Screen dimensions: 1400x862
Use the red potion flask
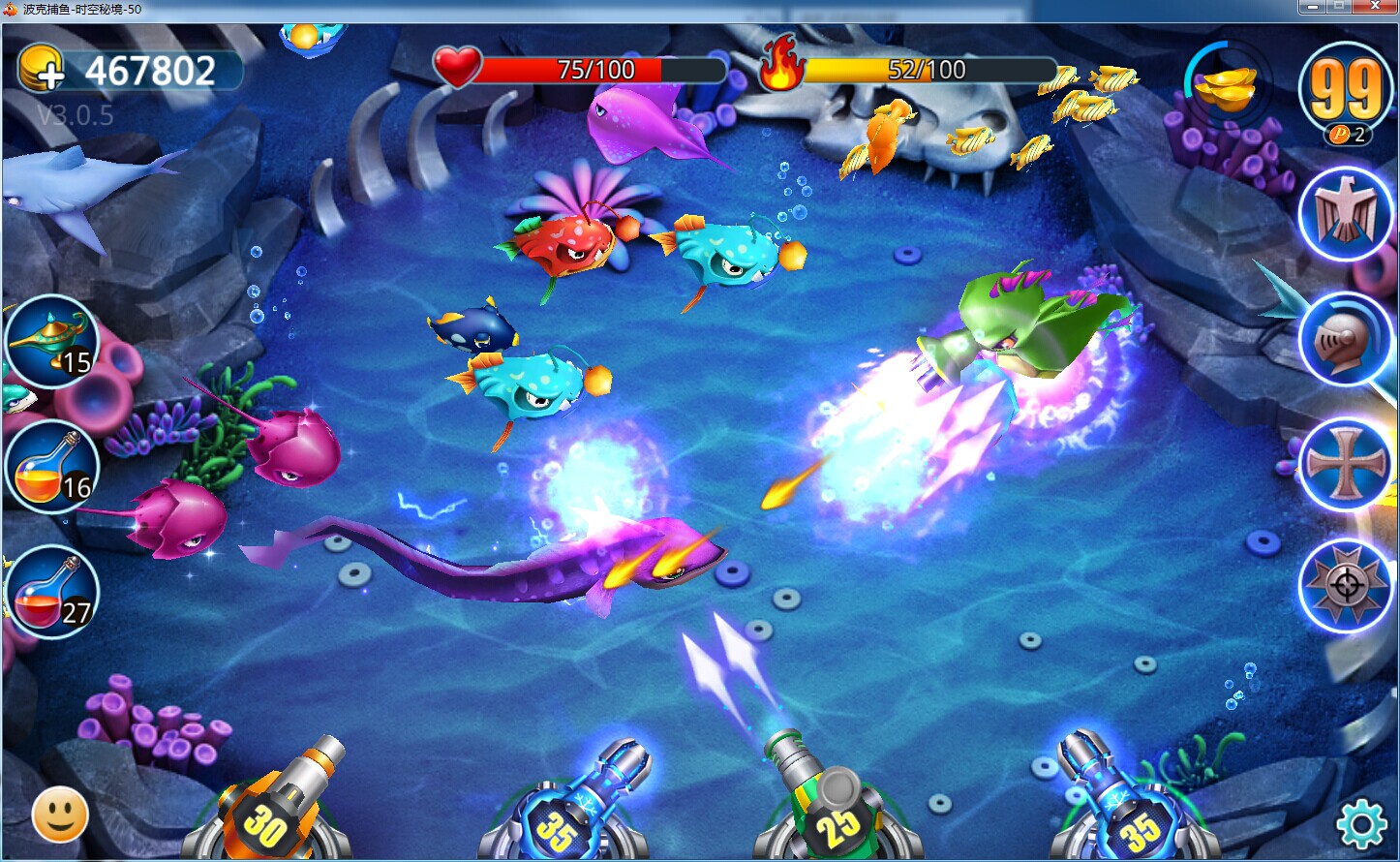coord(51,592)
